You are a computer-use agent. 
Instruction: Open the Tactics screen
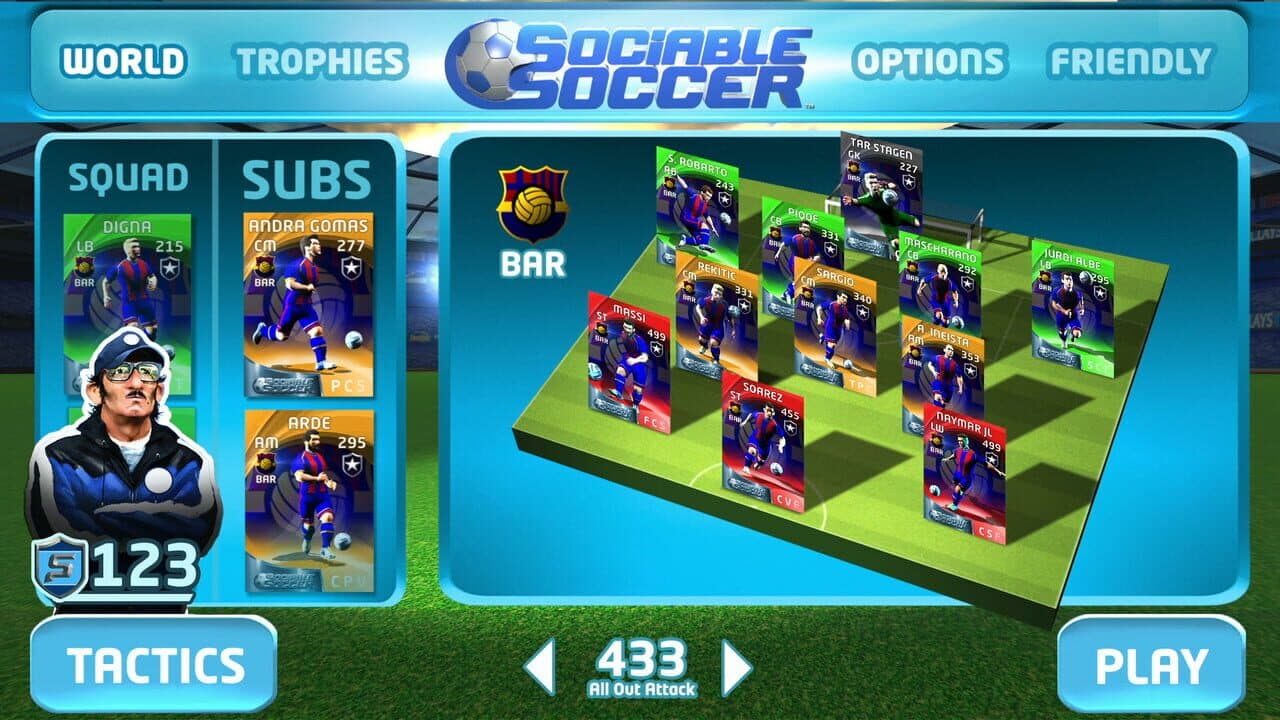(154, 665)
